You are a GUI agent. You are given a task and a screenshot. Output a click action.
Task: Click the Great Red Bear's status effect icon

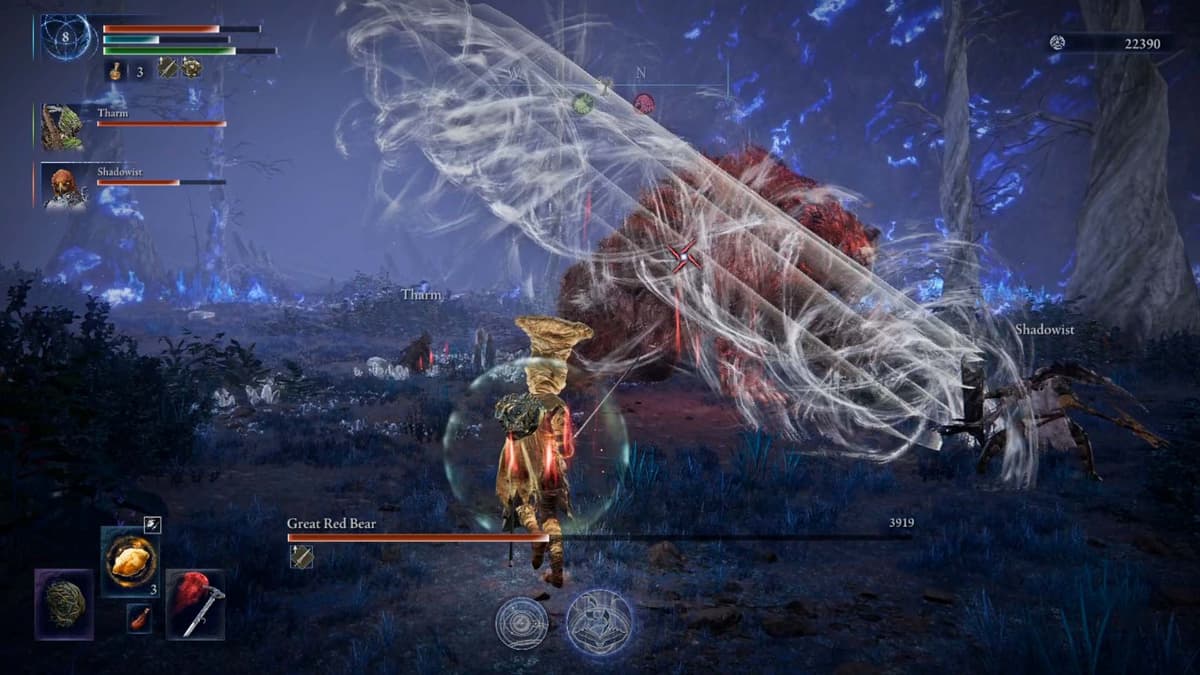(x=300, y=557)
